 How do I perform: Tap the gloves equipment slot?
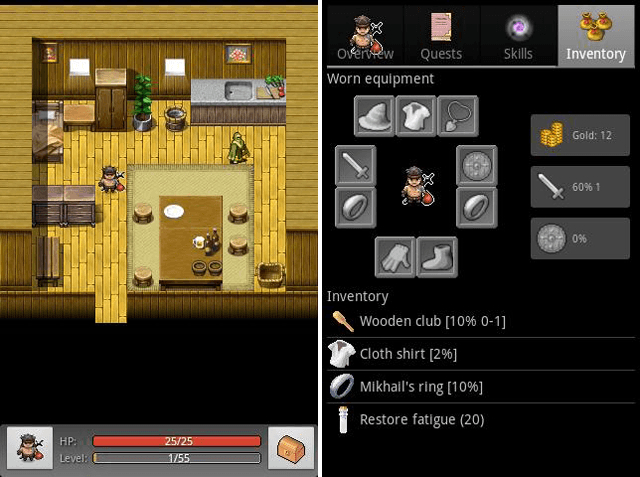point(395,257)
